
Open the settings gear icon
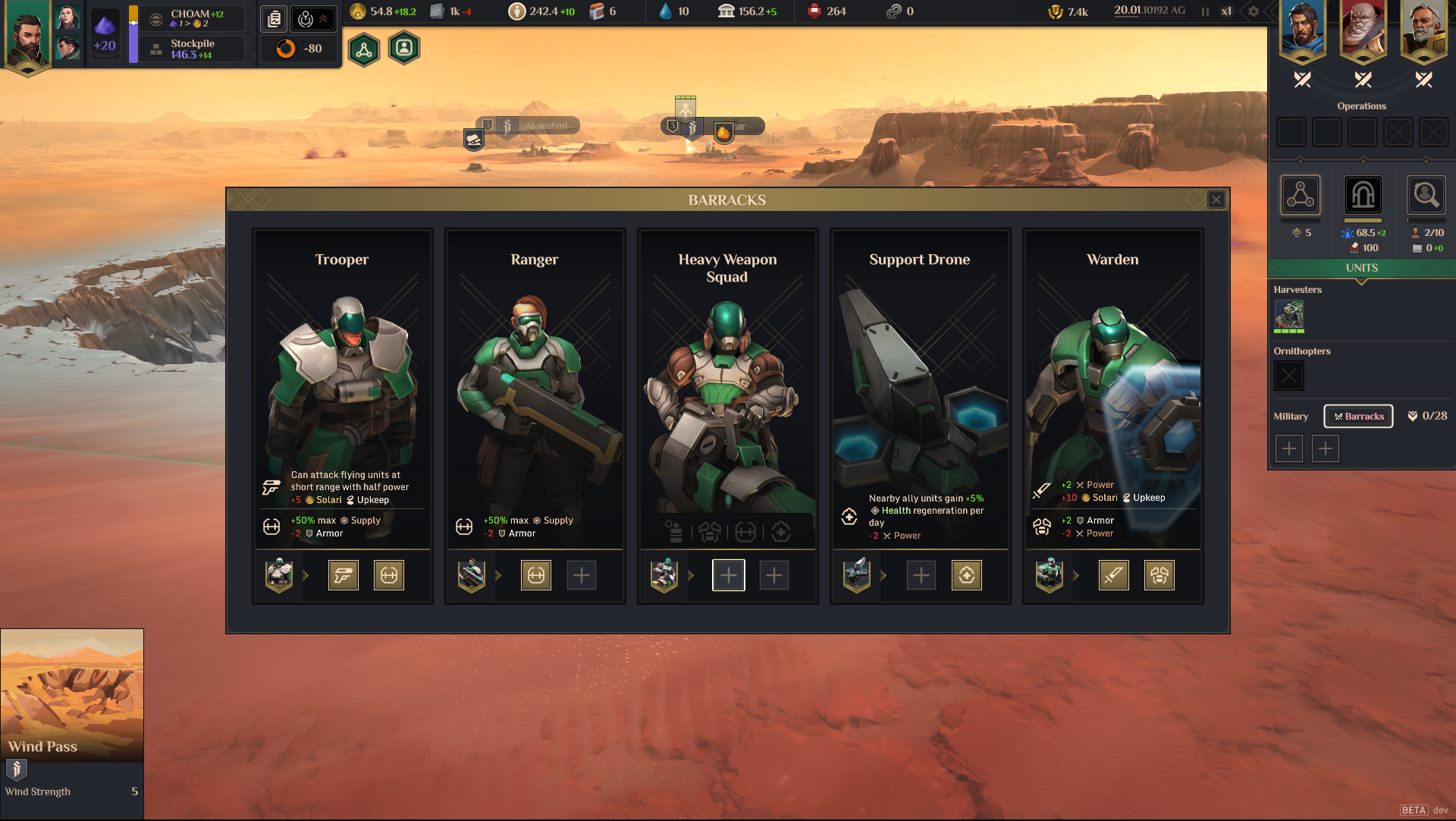click(x=1253, y=11)
